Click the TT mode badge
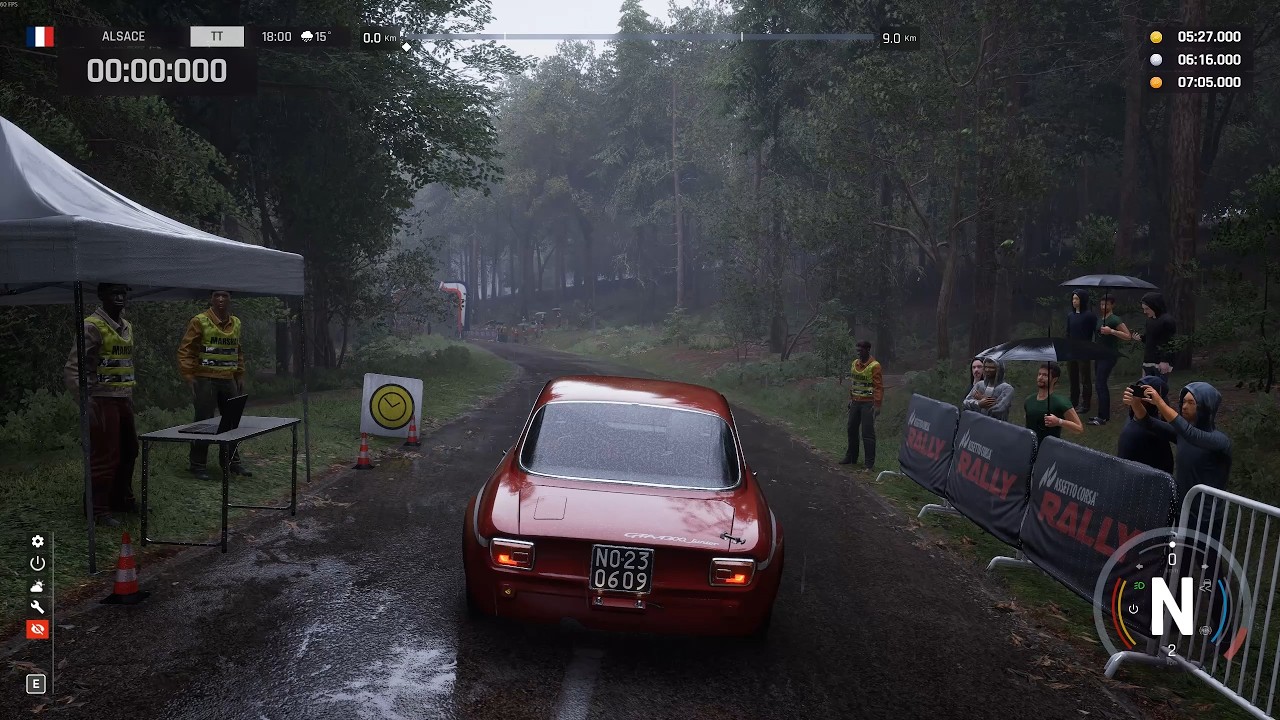This screenshot has height=720, width=1280. [x=216, y=35]
